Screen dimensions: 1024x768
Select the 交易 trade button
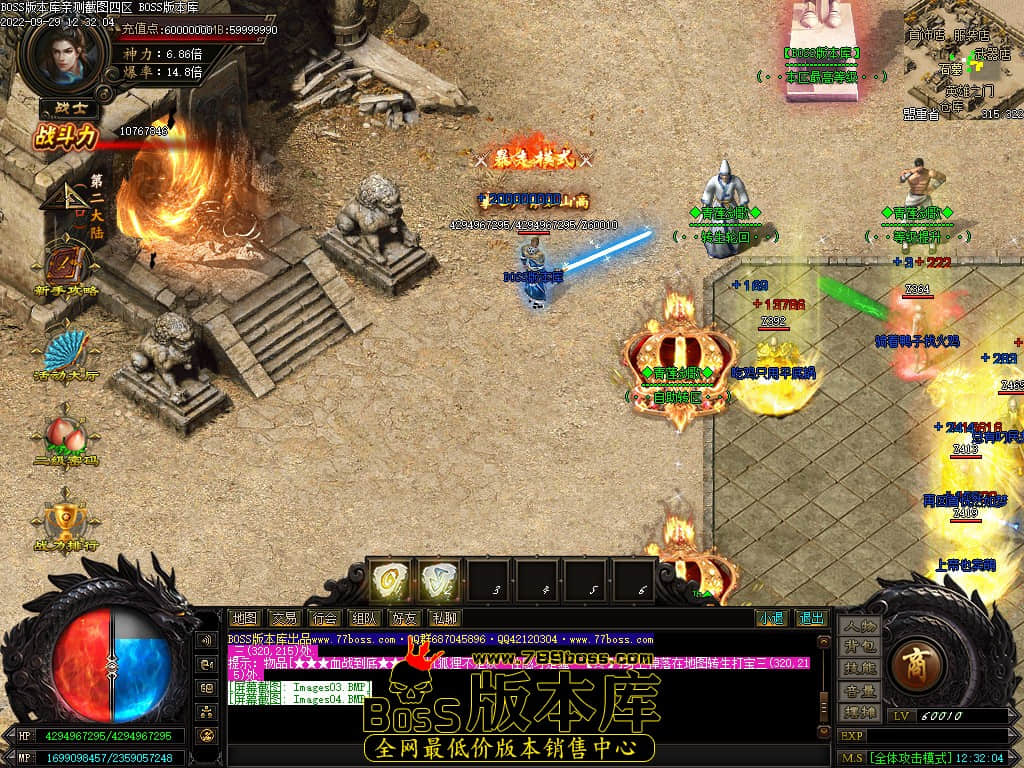tap(284, 618)
